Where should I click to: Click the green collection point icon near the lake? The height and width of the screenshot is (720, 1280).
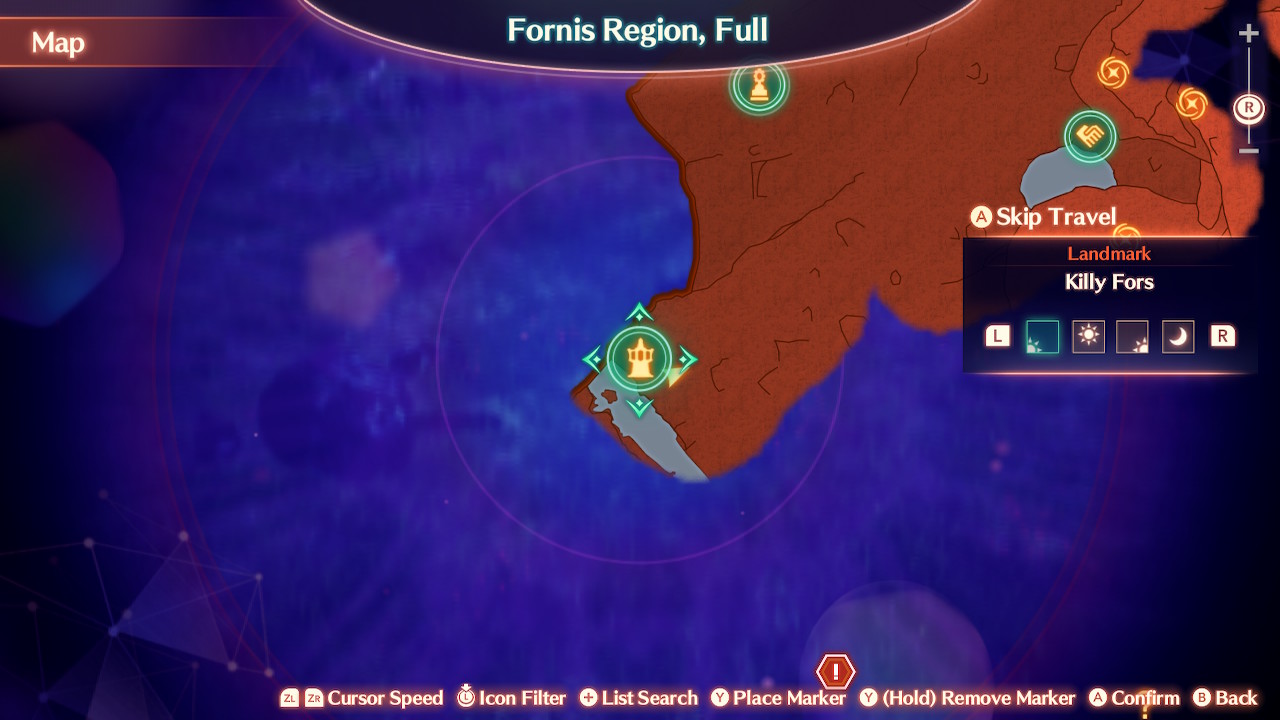coord(1092,137)
